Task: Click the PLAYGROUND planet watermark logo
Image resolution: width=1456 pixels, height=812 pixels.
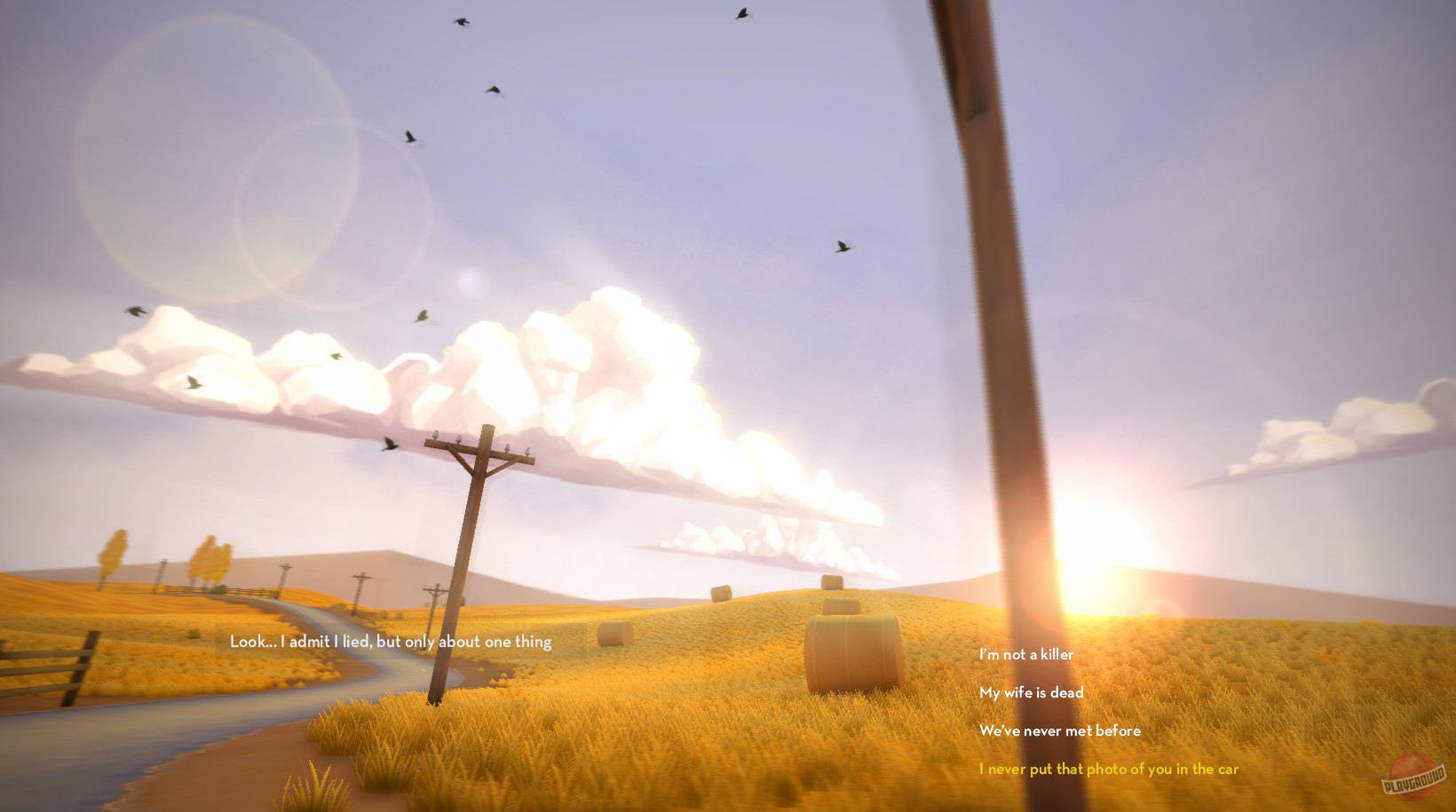Action: (1414, 776)
